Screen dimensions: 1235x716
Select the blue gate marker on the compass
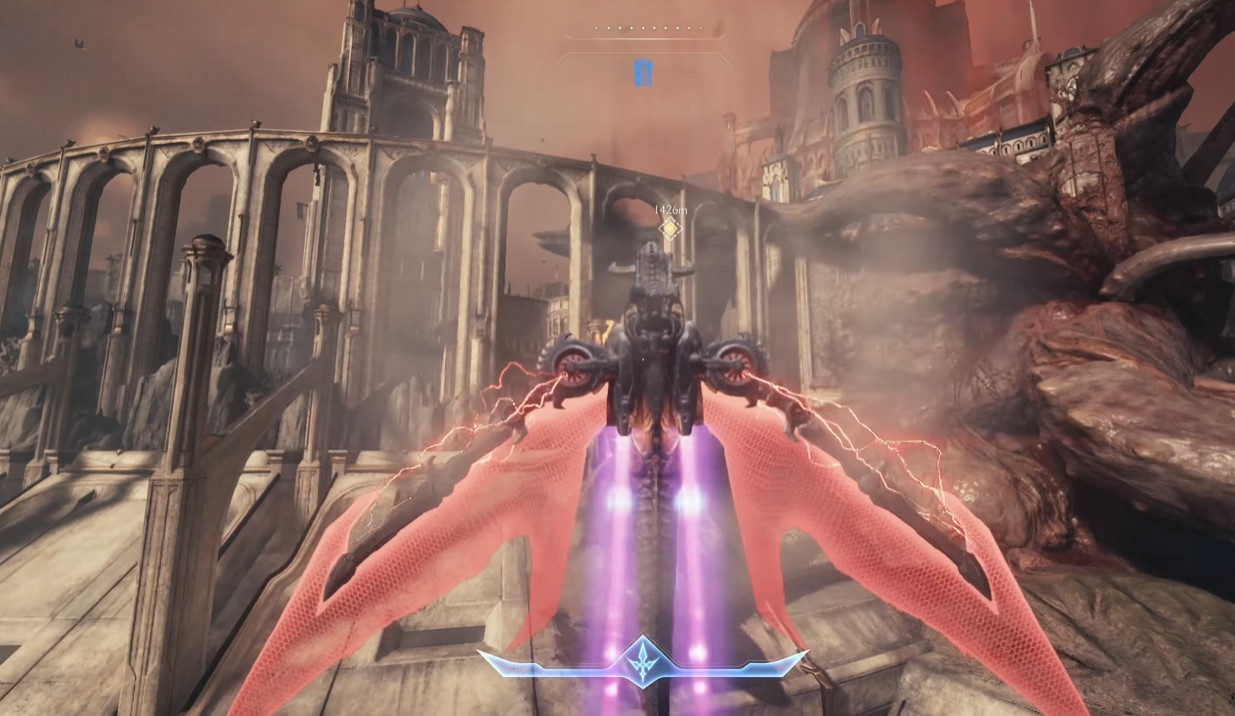643,73
